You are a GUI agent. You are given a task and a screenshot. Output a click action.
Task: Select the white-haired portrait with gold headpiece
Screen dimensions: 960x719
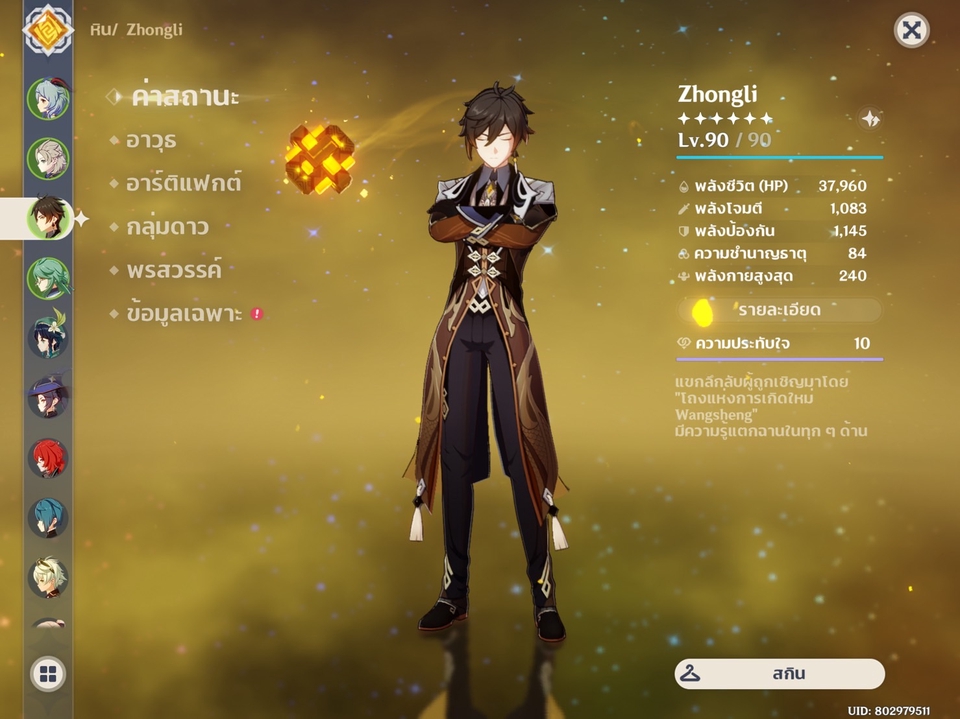coord(48,577)
